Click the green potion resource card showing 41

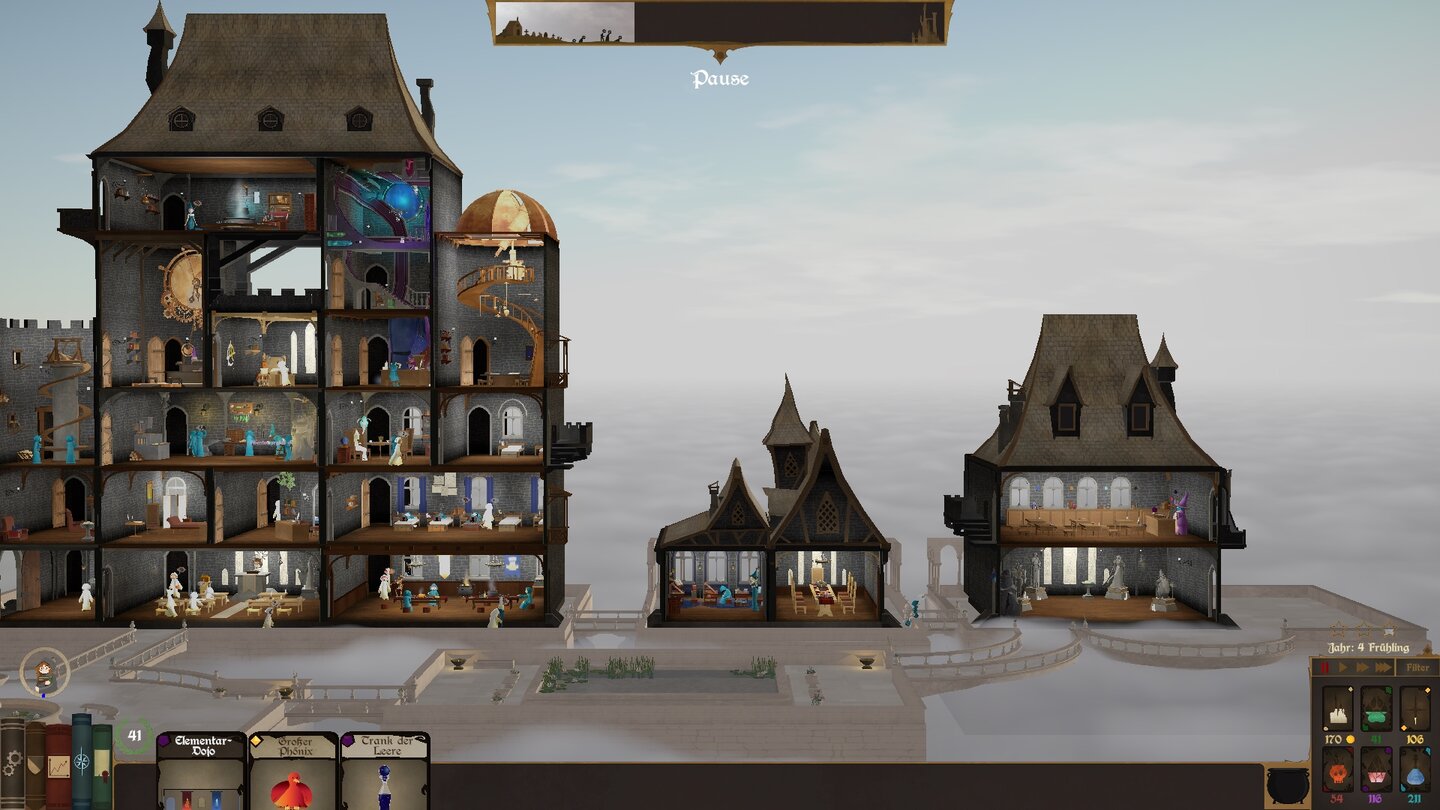tap(1375, 709)
